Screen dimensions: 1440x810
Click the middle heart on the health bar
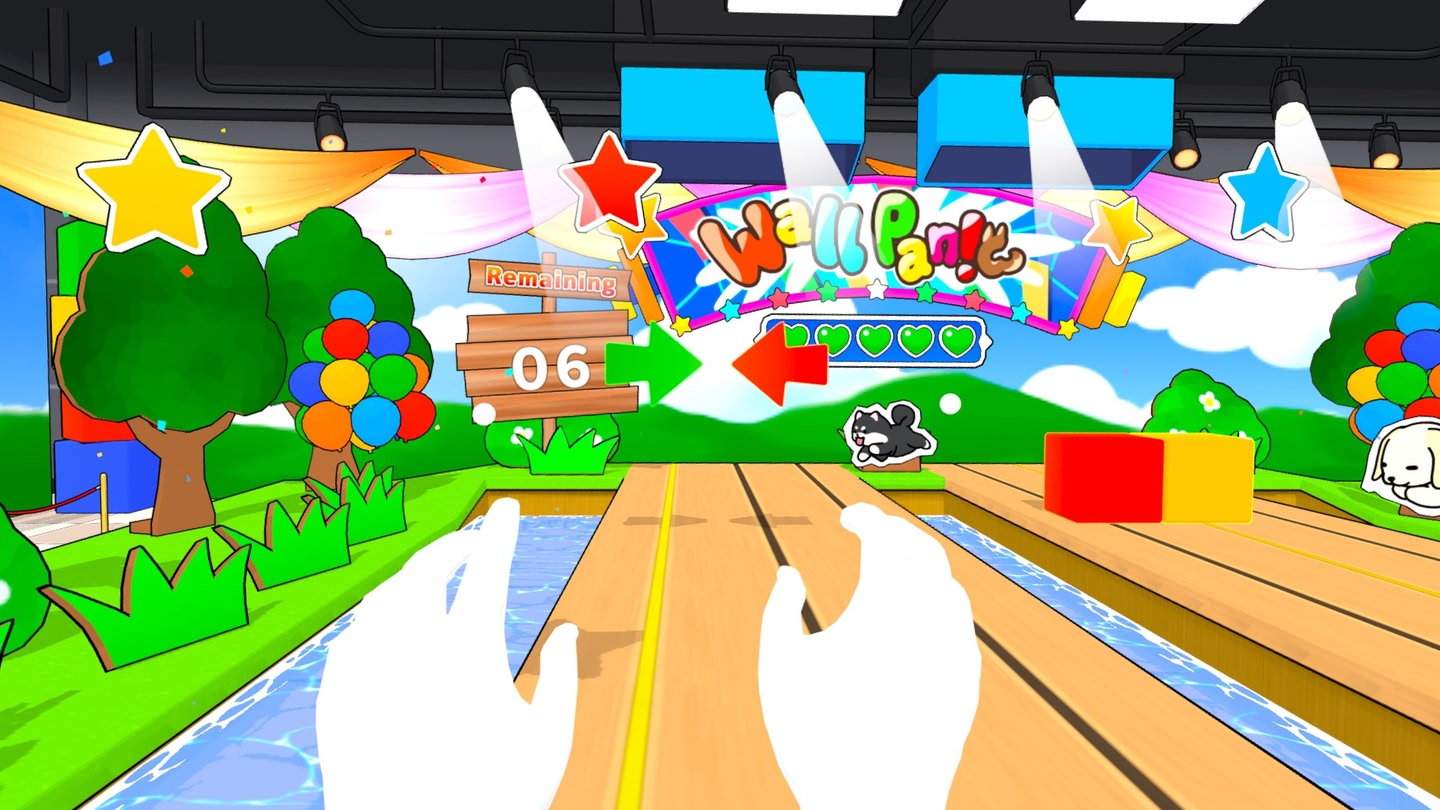(874, 340)
